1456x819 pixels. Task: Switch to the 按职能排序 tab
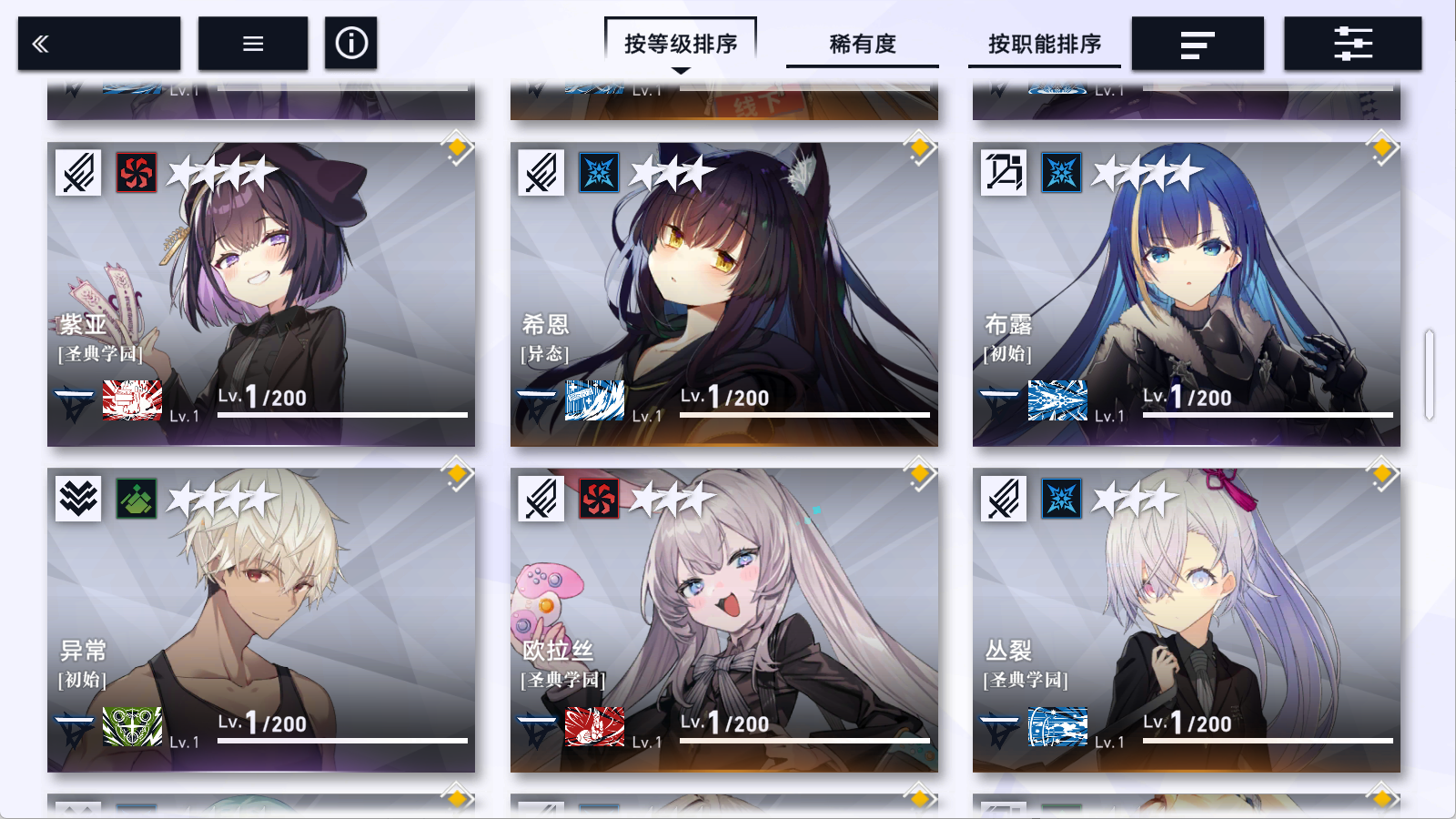point(1044,44)
